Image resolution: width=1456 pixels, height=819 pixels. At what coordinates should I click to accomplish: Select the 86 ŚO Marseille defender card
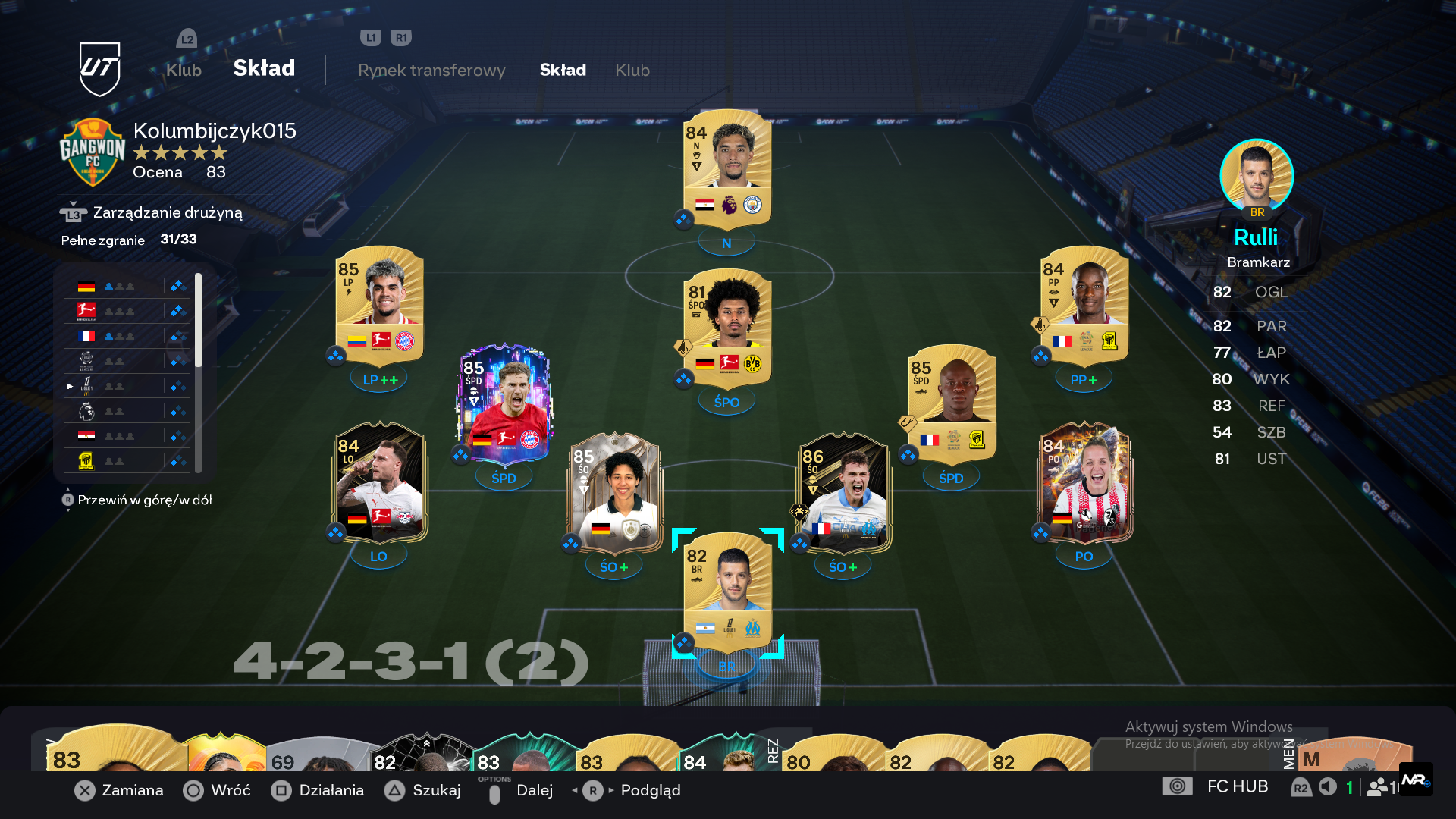tap(843, 493)
